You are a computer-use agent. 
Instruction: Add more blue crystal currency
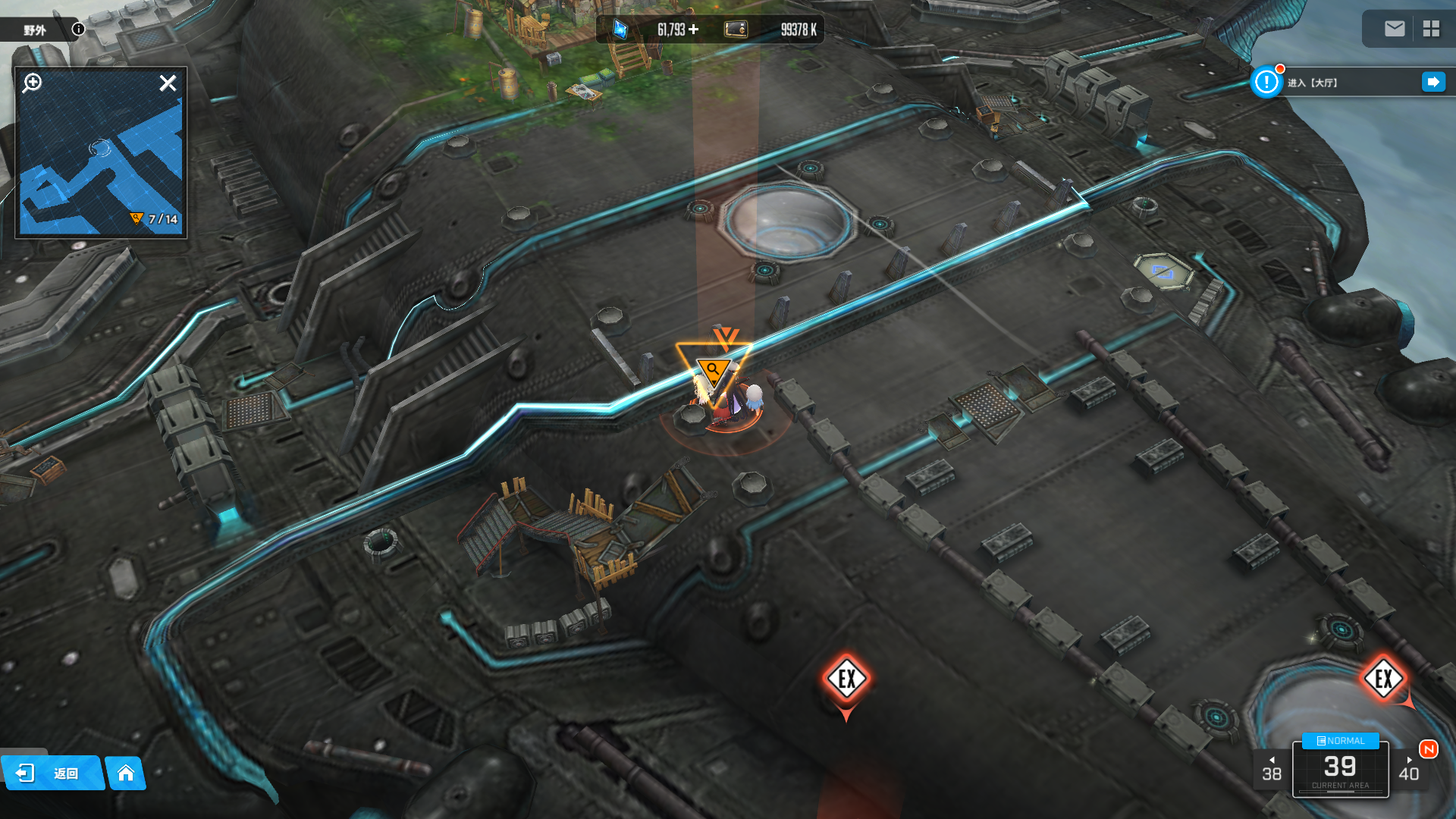(x=693, y=30)
